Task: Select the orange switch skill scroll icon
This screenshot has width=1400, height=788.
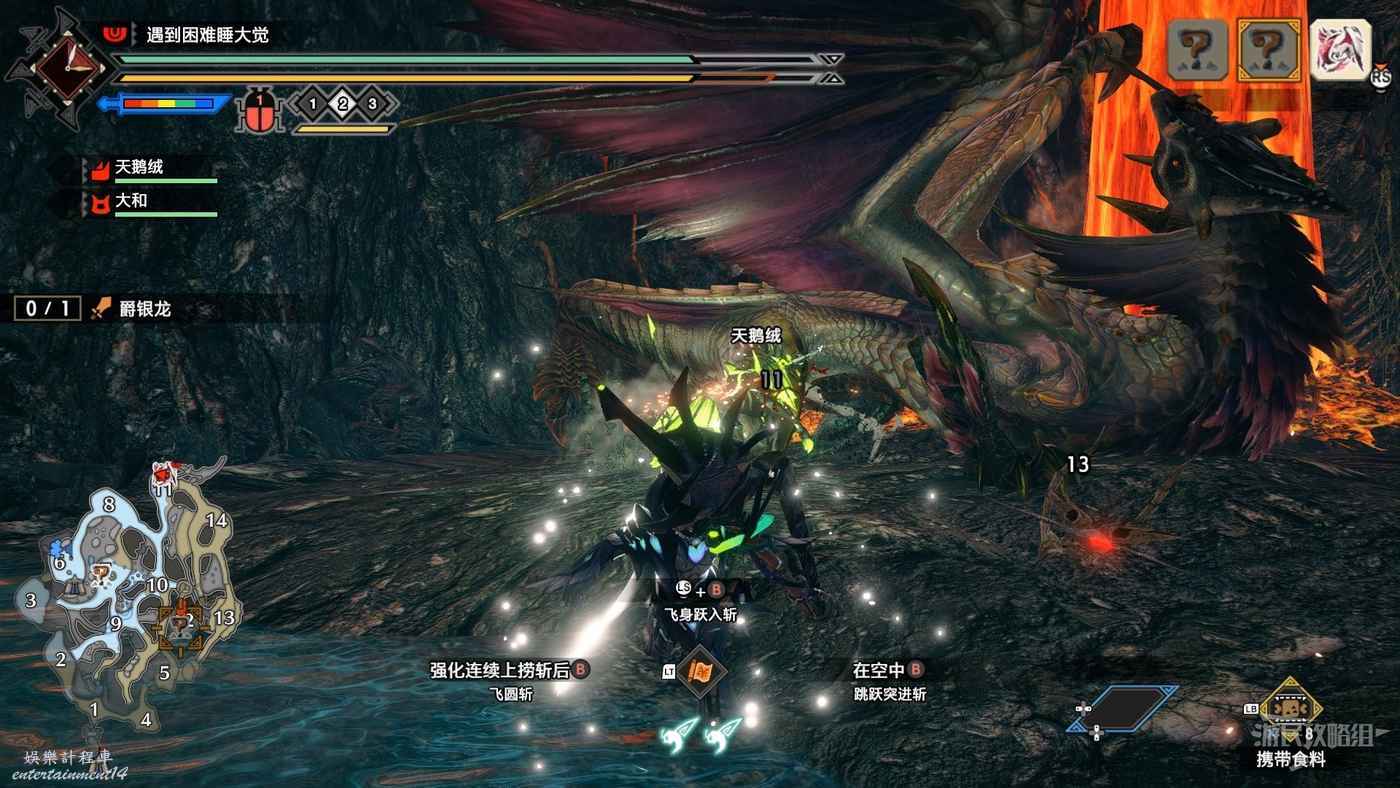Action: [700, 671]
